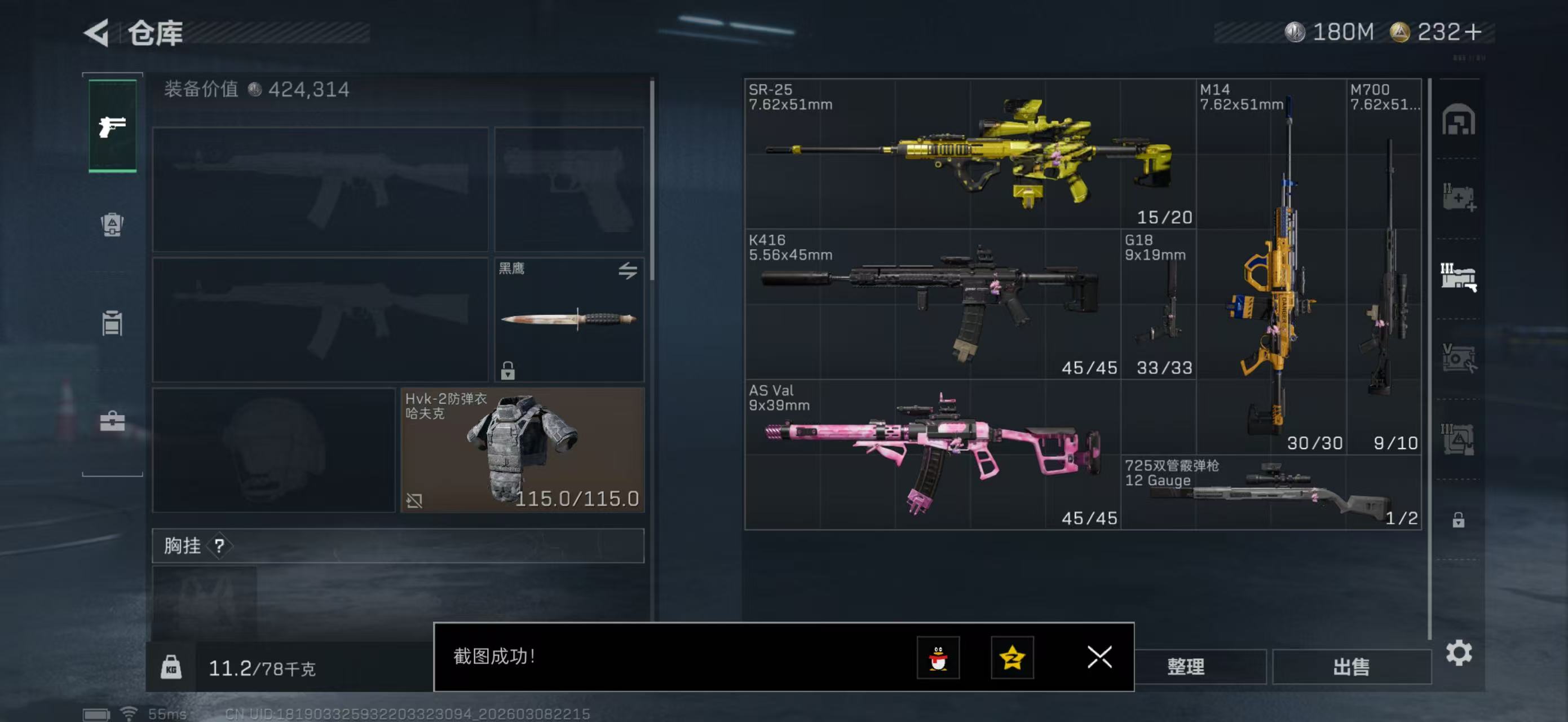Select the gold SR-25 rifle
The width and height of the screenshot is (1568, 722).
969,153
